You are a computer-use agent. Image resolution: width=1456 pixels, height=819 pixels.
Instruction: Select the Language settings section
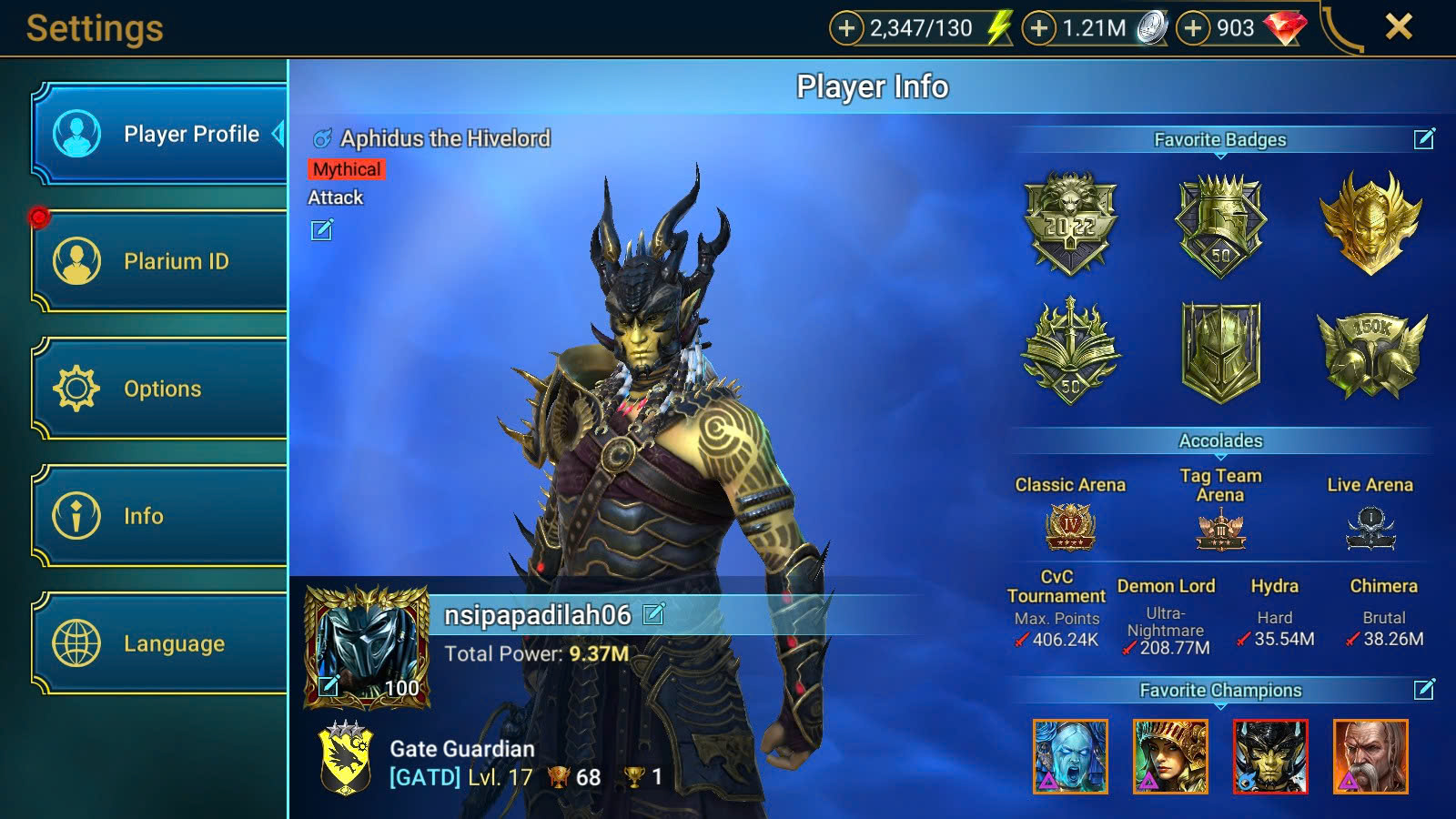coord(160,643)
